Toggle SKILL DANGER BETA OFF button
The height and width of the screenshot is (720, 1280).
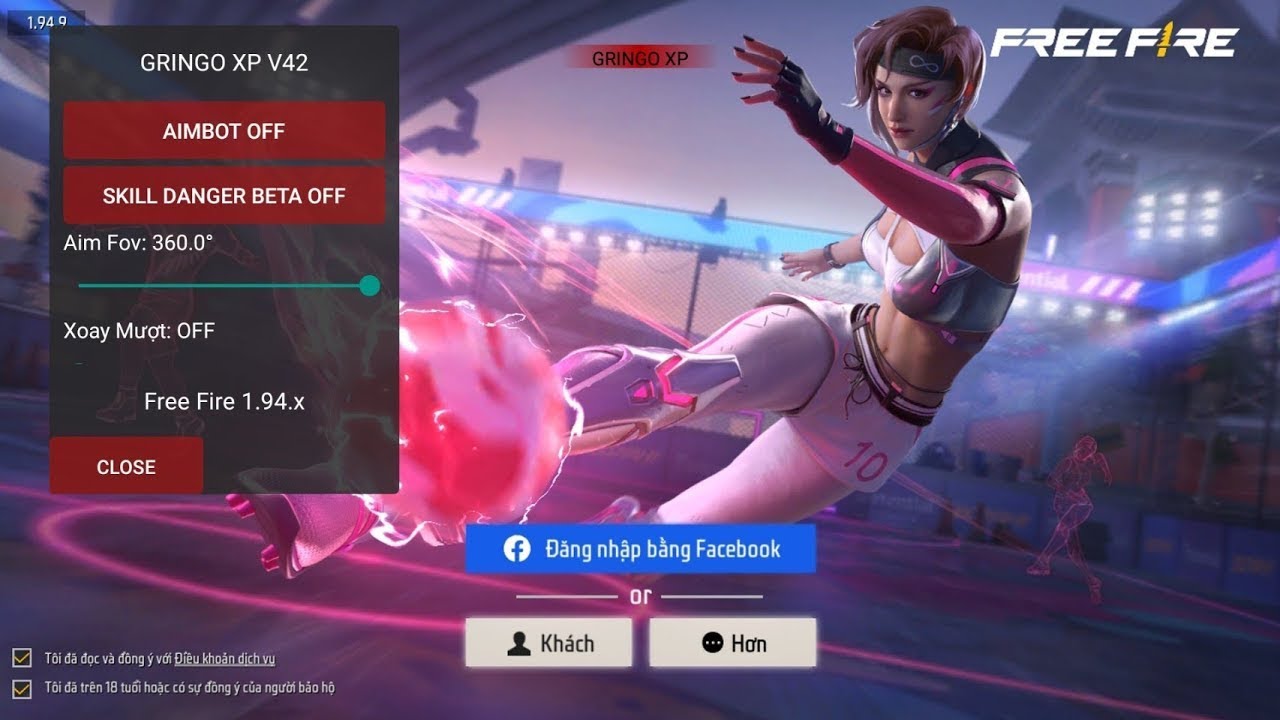point(224,196)
